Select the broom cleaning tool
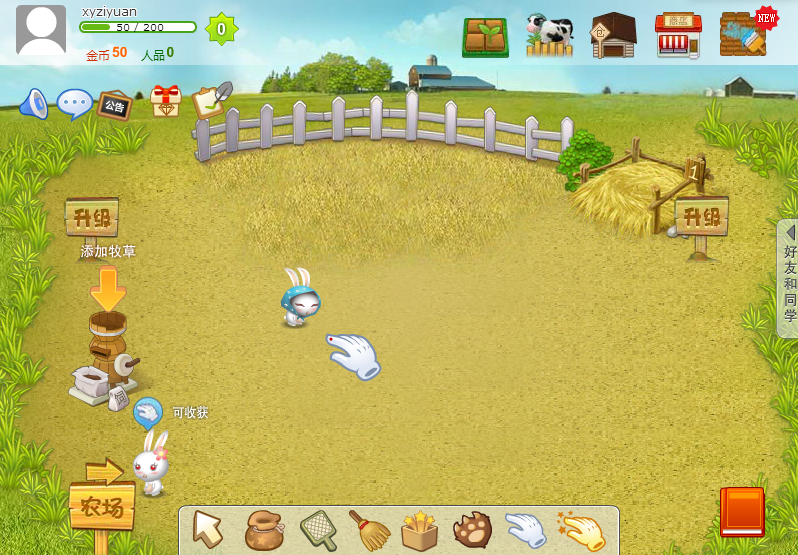The height and width of the screenshot is (555, 798). 369,530
